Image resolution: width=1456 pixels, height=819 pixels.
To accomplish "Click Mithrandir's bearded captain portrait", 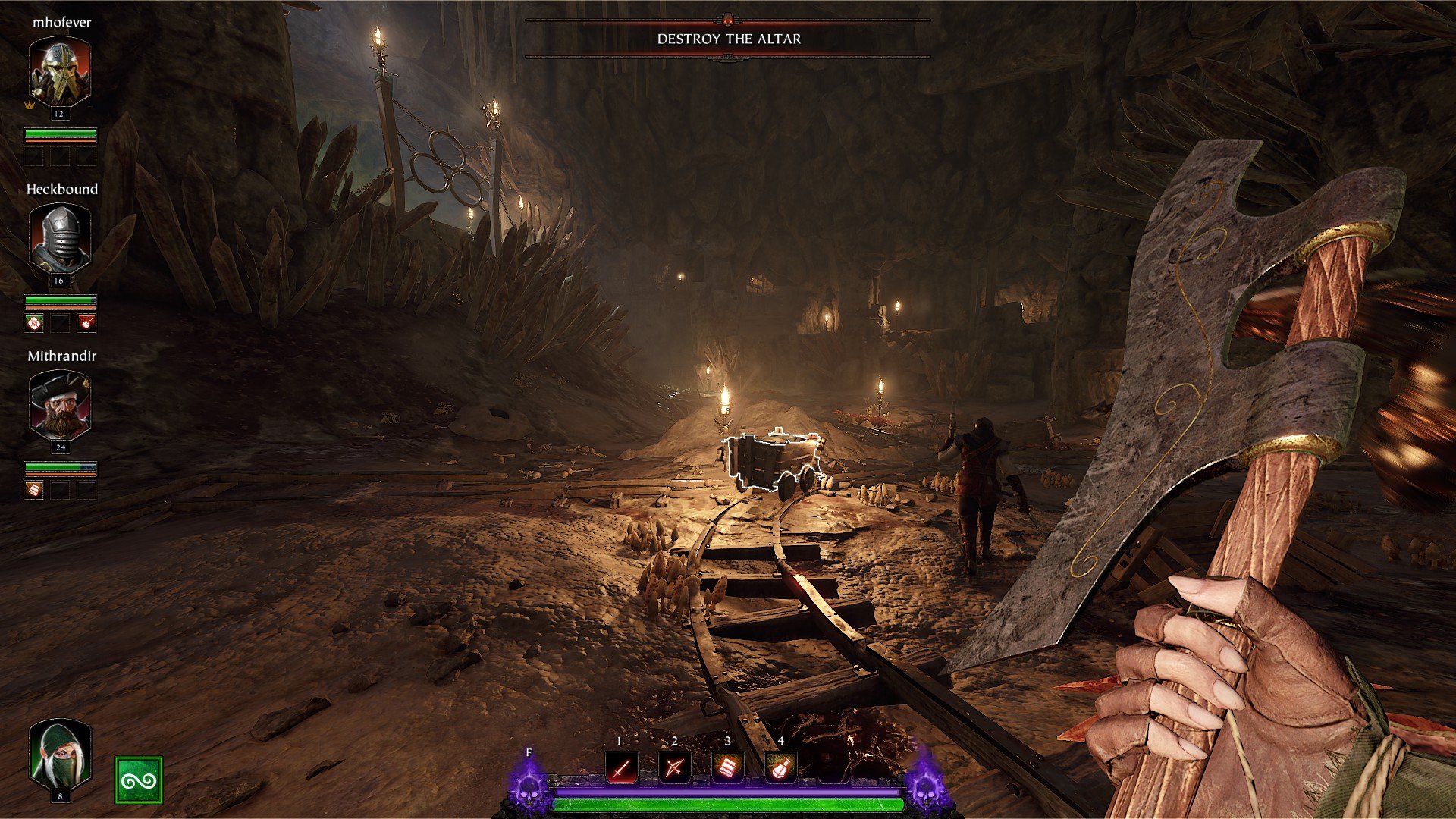I will 60,405.
